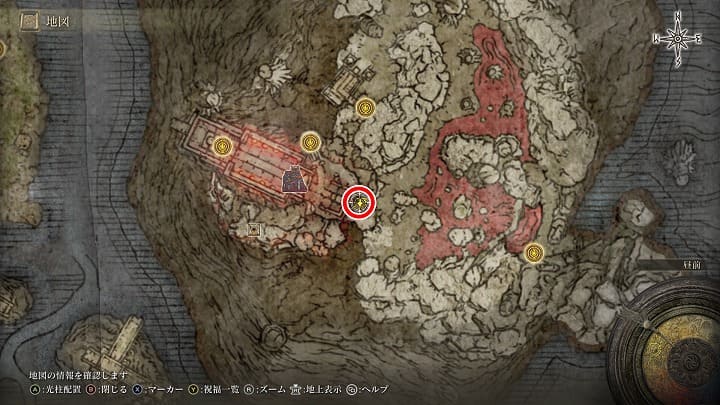Select the red-circled grace marker
Image resolution: width=720 pixels, height=405 pixels.
pyautogui.click(x=359, y=202)
